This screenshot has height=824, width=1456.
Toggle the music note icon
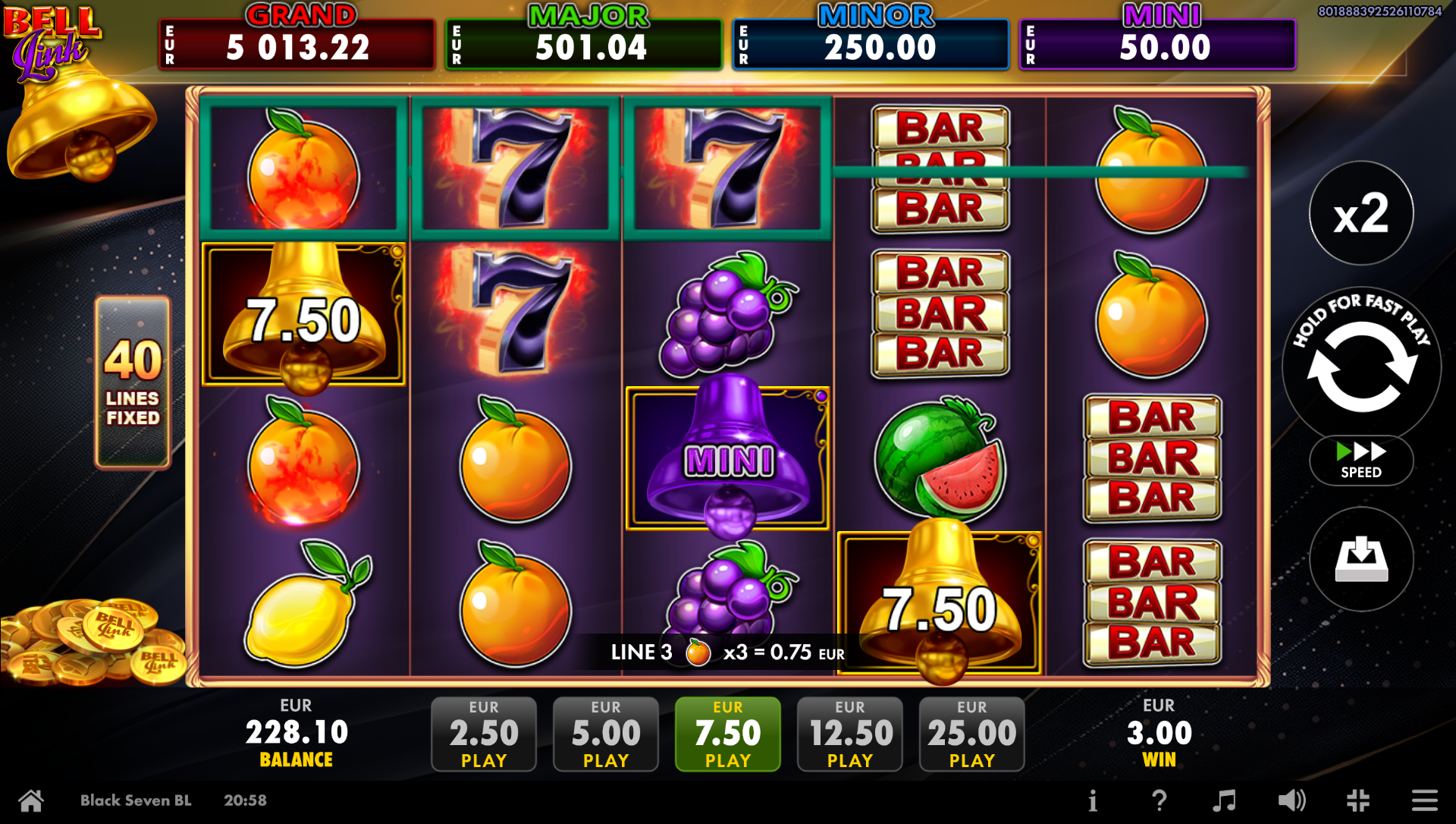click(x=1224, y=800)
